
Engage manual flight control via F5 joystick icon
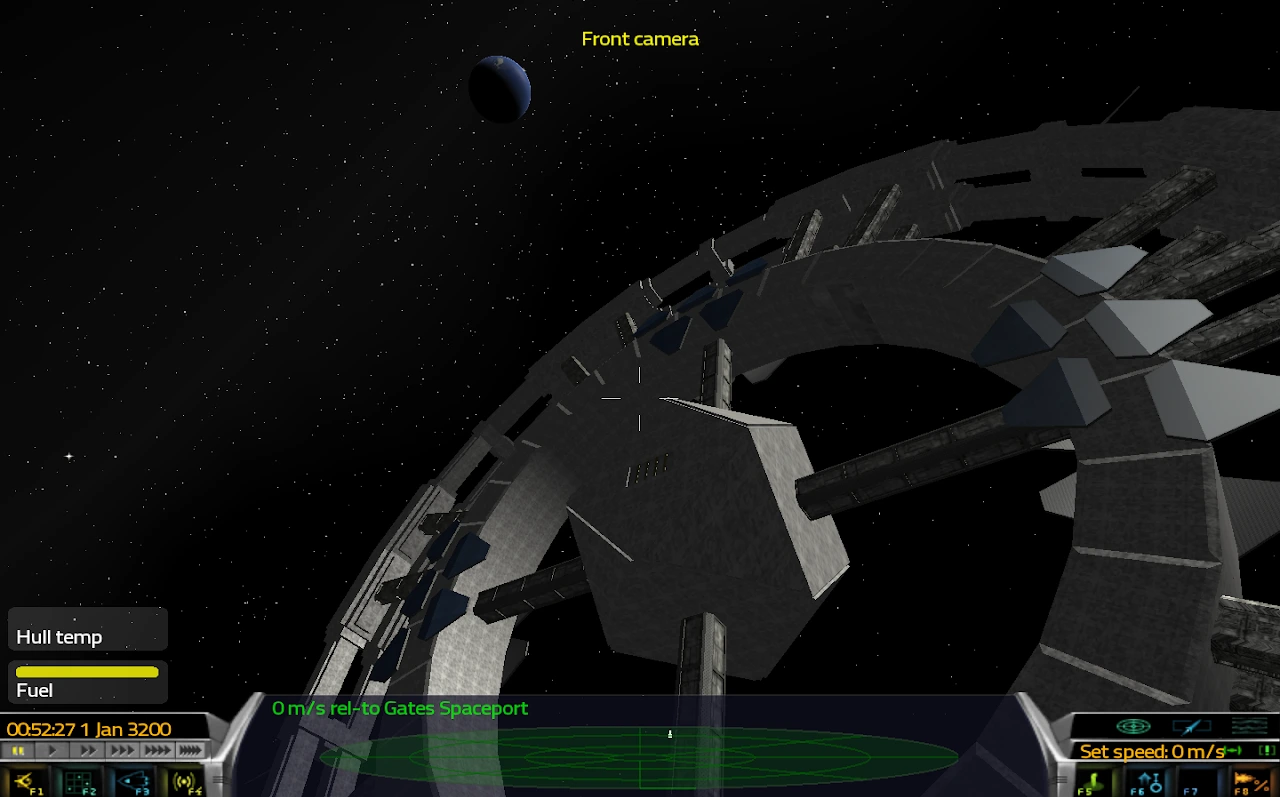point(1093,780)
